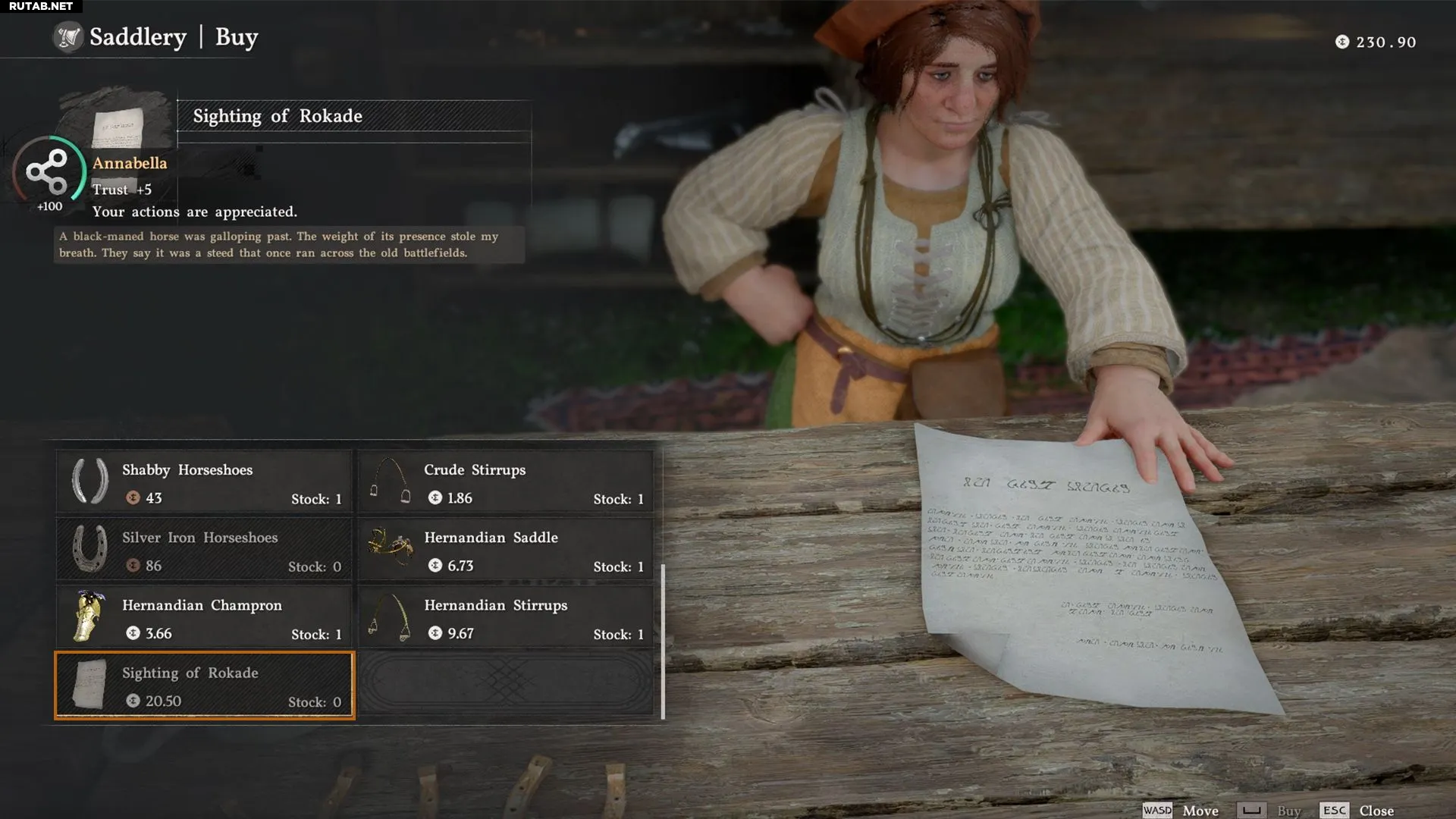Choose the Crude Stirrups listing

(x=506, y=482)
